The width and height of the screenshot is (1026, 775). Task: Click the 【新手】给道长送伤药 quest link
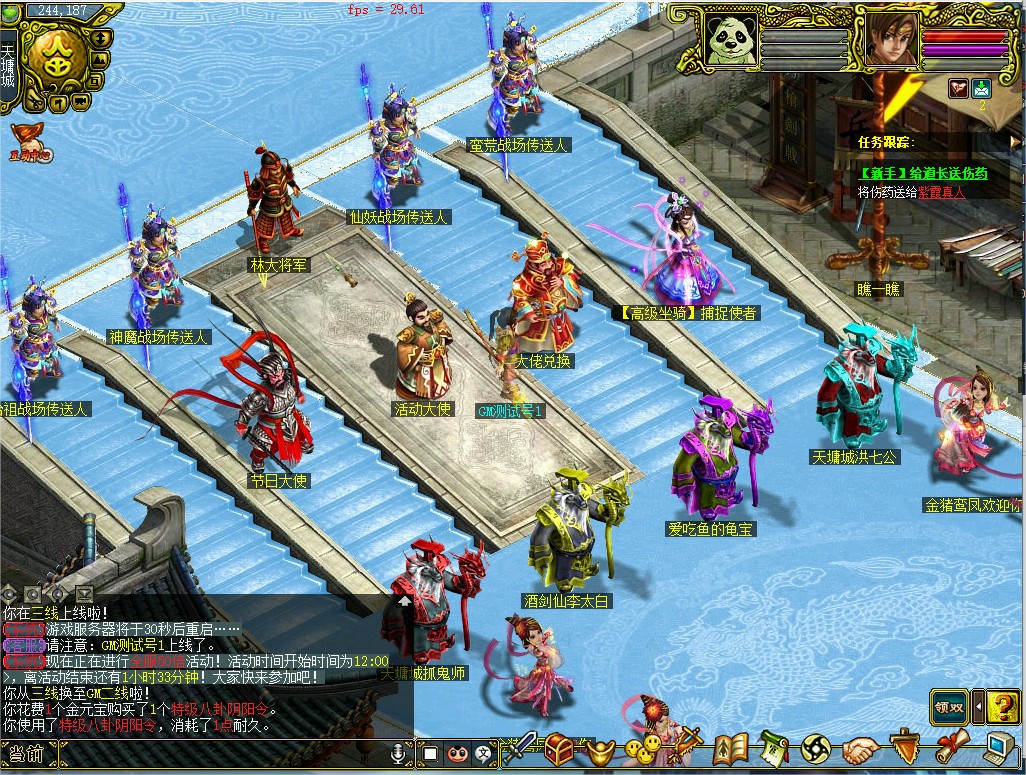(x=922, y=173)
